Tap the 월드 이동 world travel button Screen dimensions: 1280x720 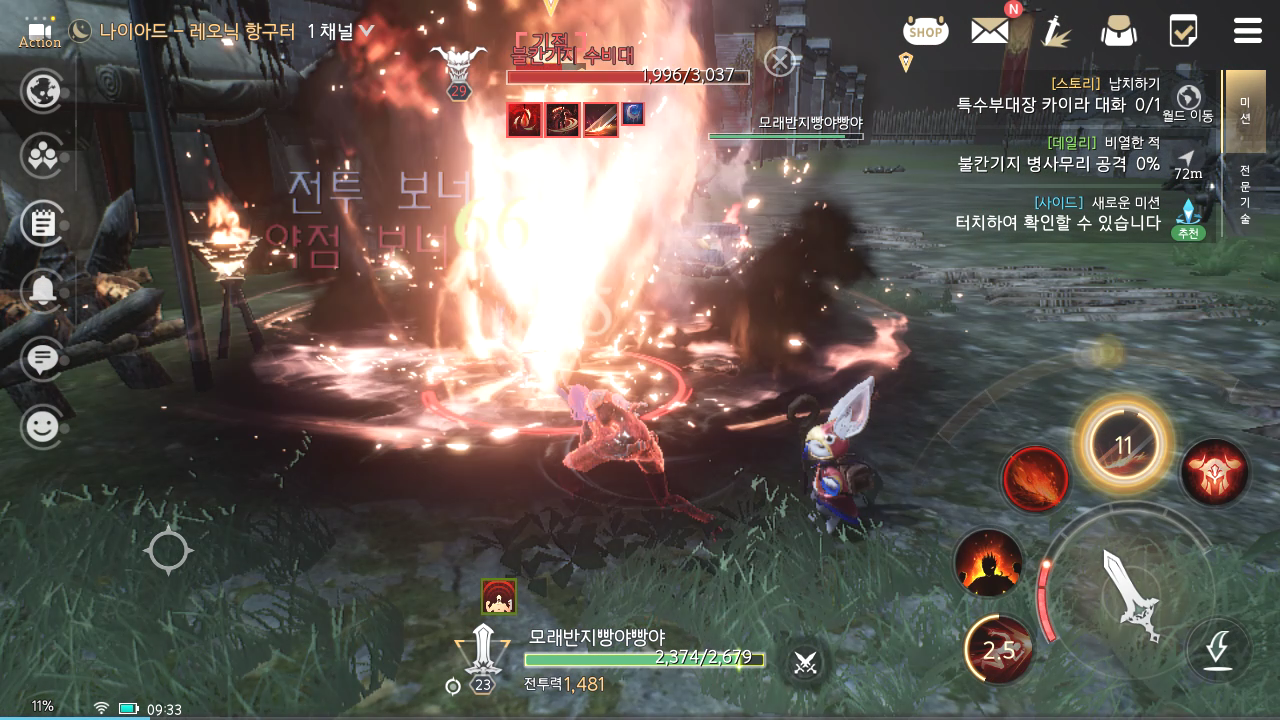(x=1189, y=102)
